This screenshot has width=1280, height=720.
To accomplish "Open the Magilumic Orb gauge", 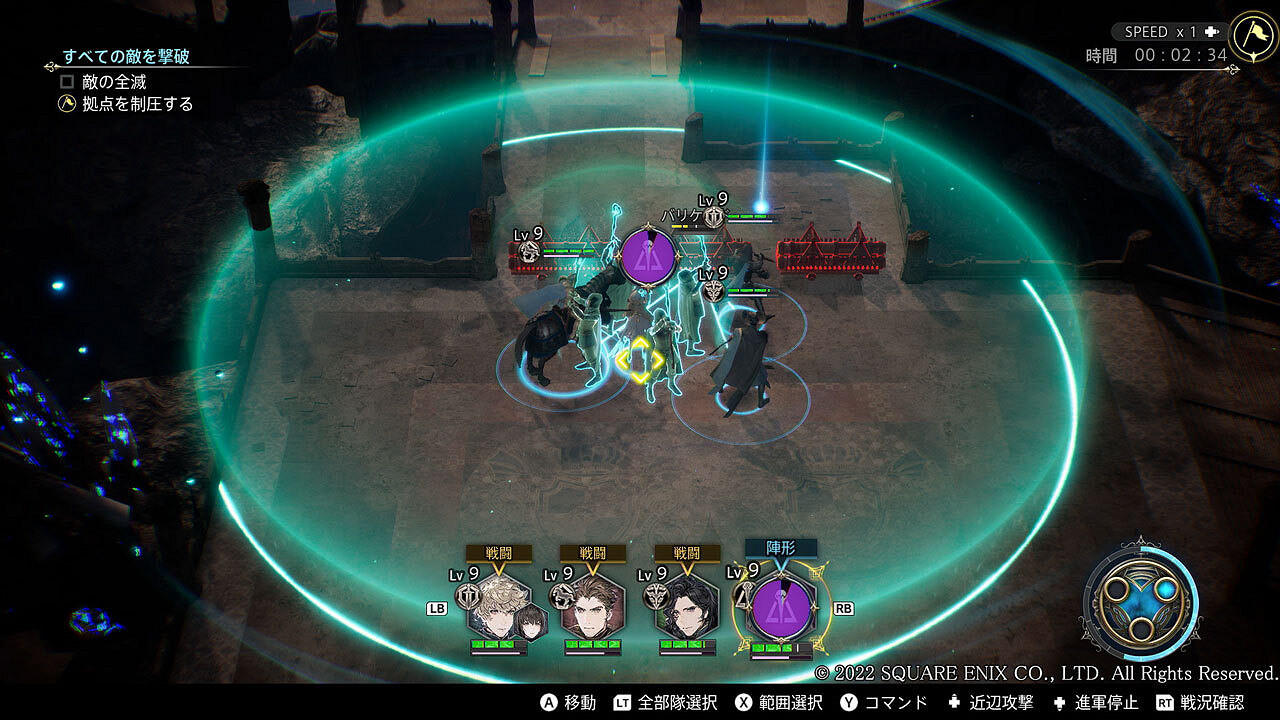I will (x=1138, y=598).
